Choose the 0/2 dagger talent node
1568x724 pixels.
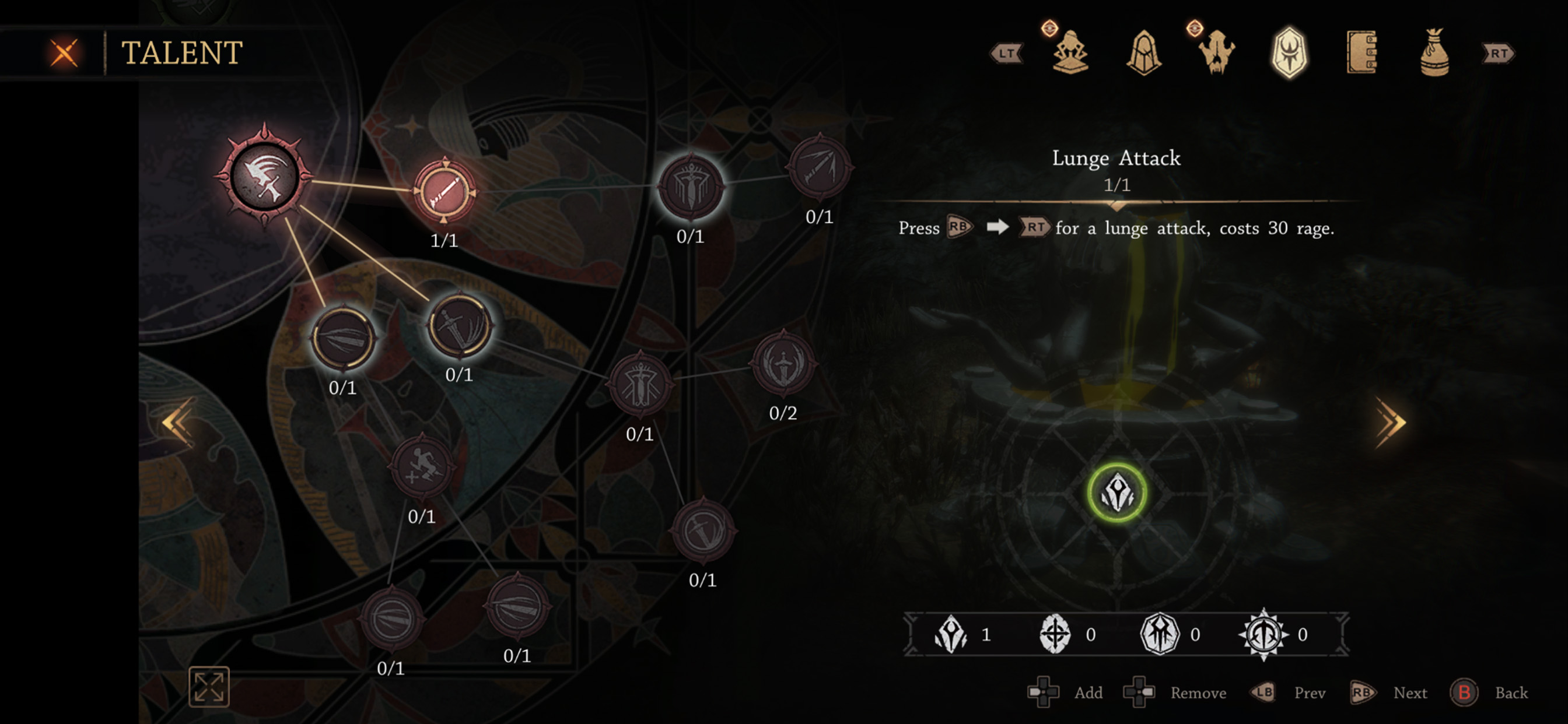point(783,363)
